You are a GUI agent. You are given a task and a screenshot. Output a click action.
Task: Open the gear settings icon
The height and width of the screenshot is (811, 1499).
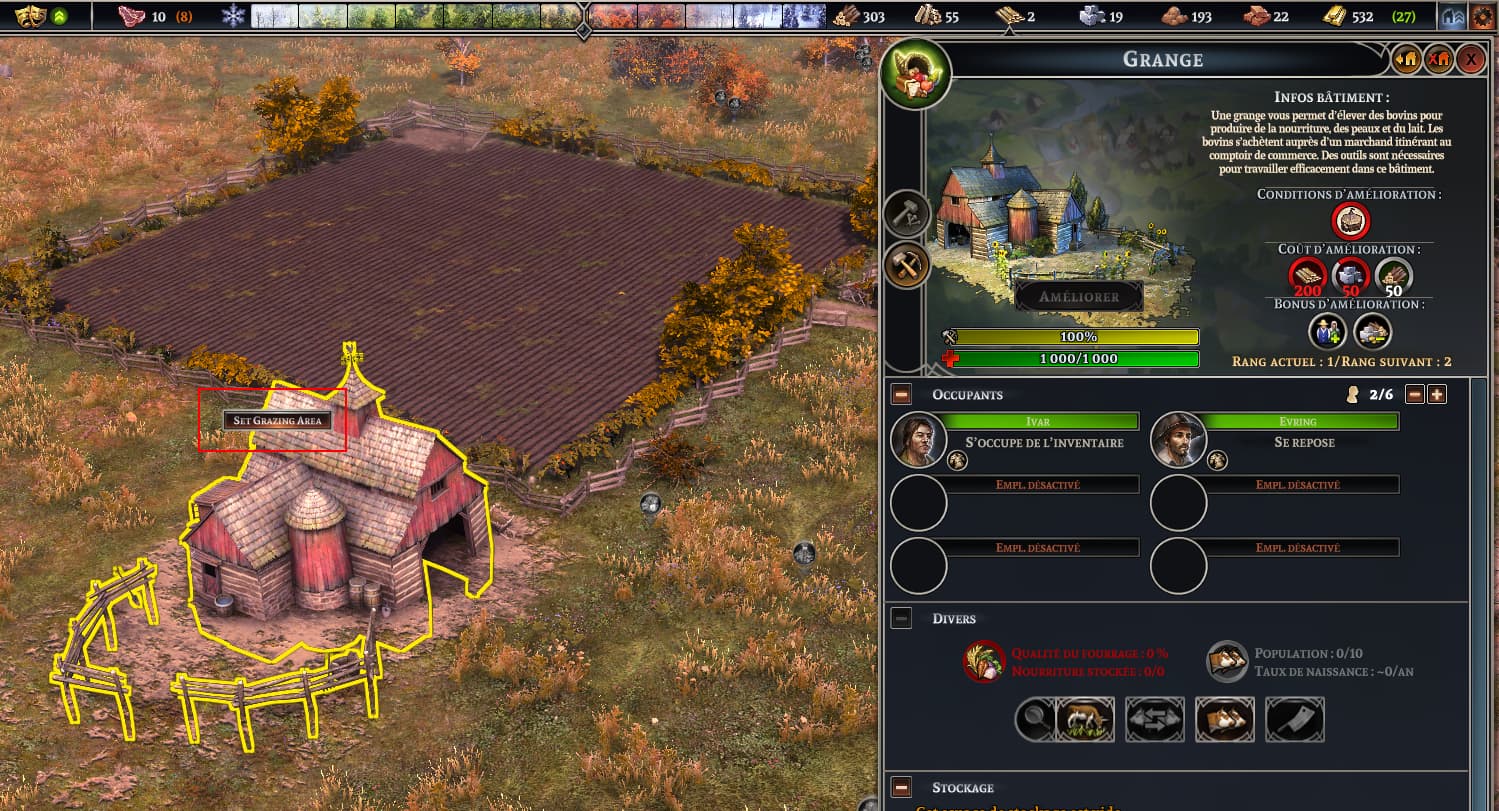click(1483, 17)
